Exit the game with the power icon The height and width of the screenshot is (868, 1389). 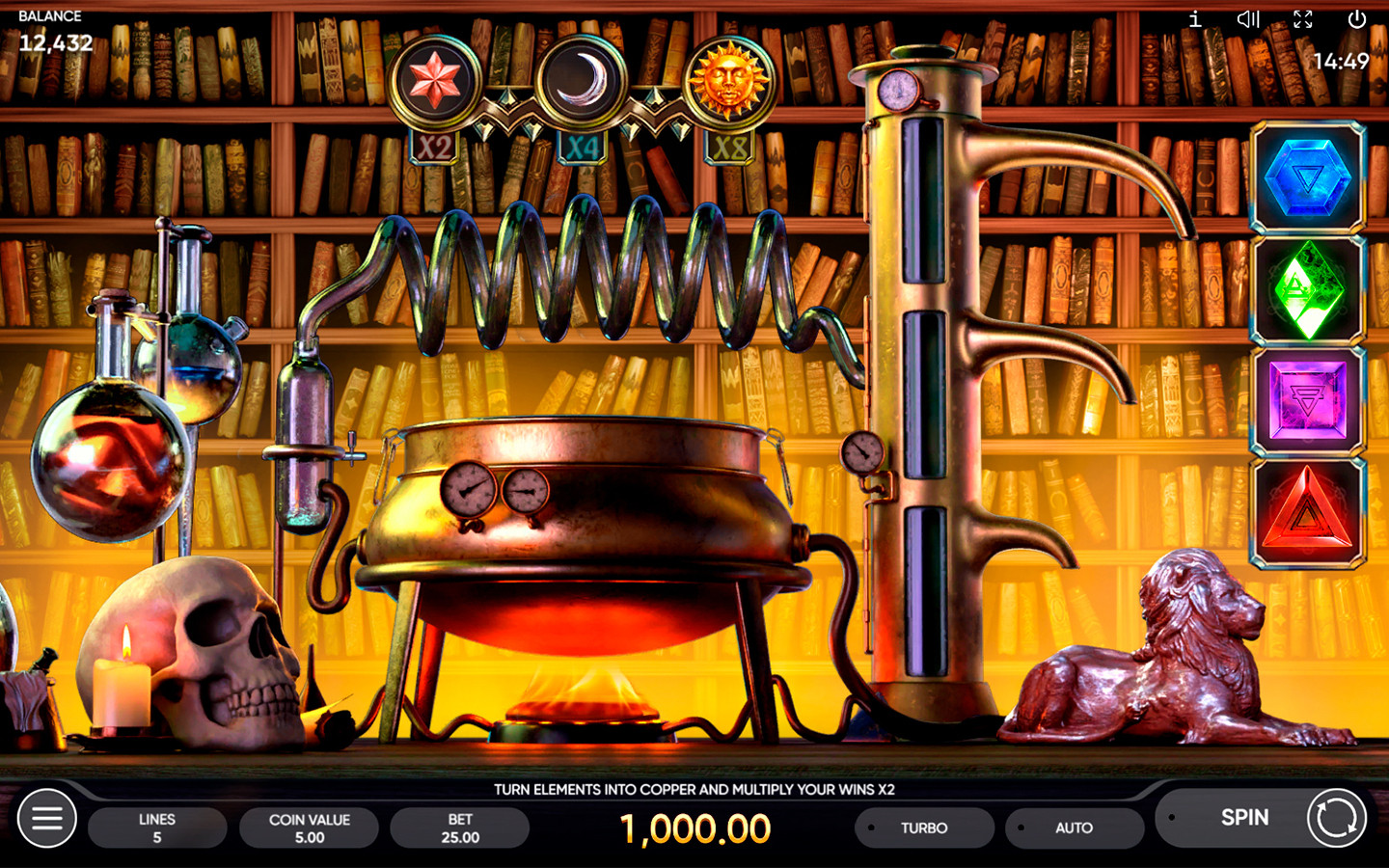click(x=1357, y=19)
